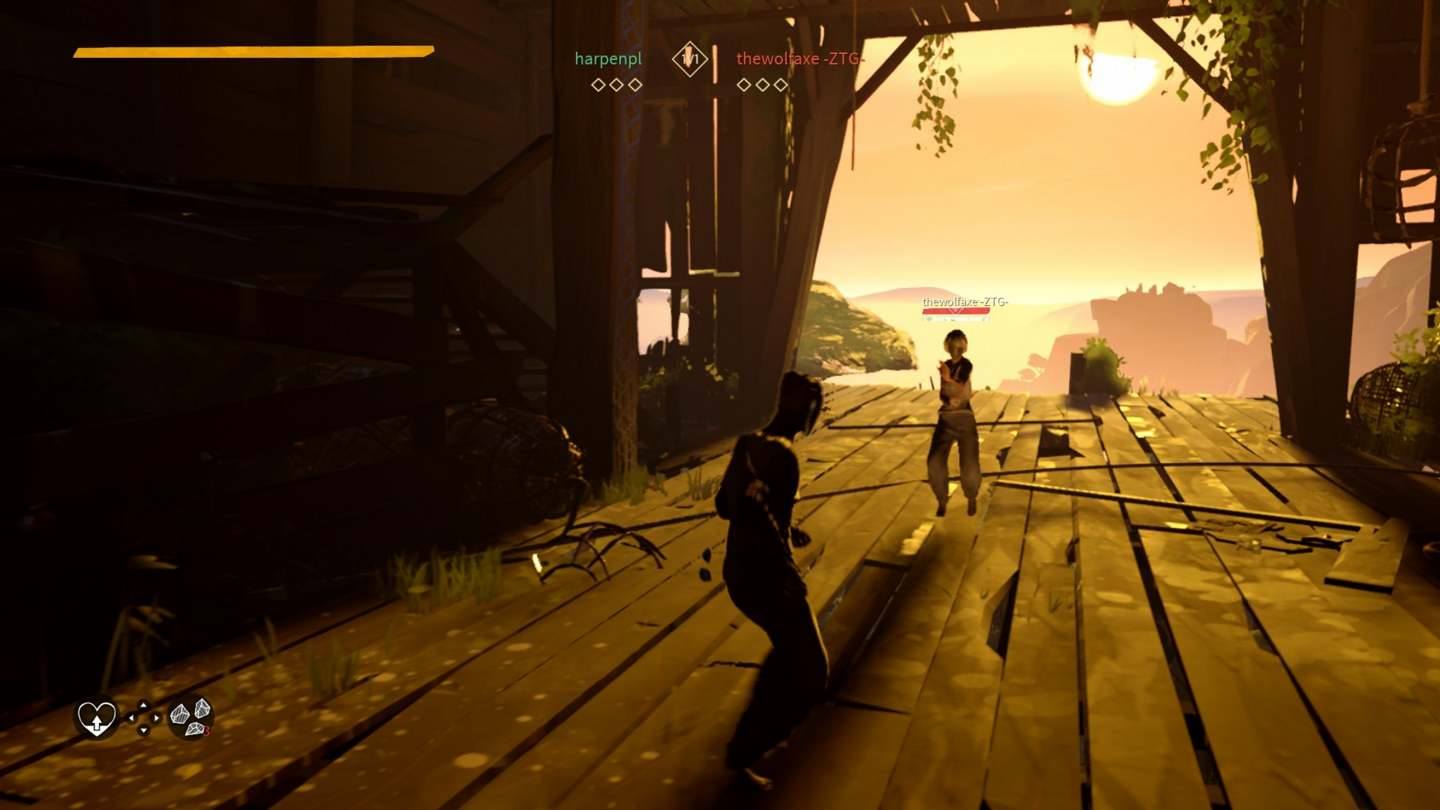Click the directional arrows stance indicator
Image resolution: width=1440 pixels, height=810 pixels.
pyautogui.click(x=143, y=717)
